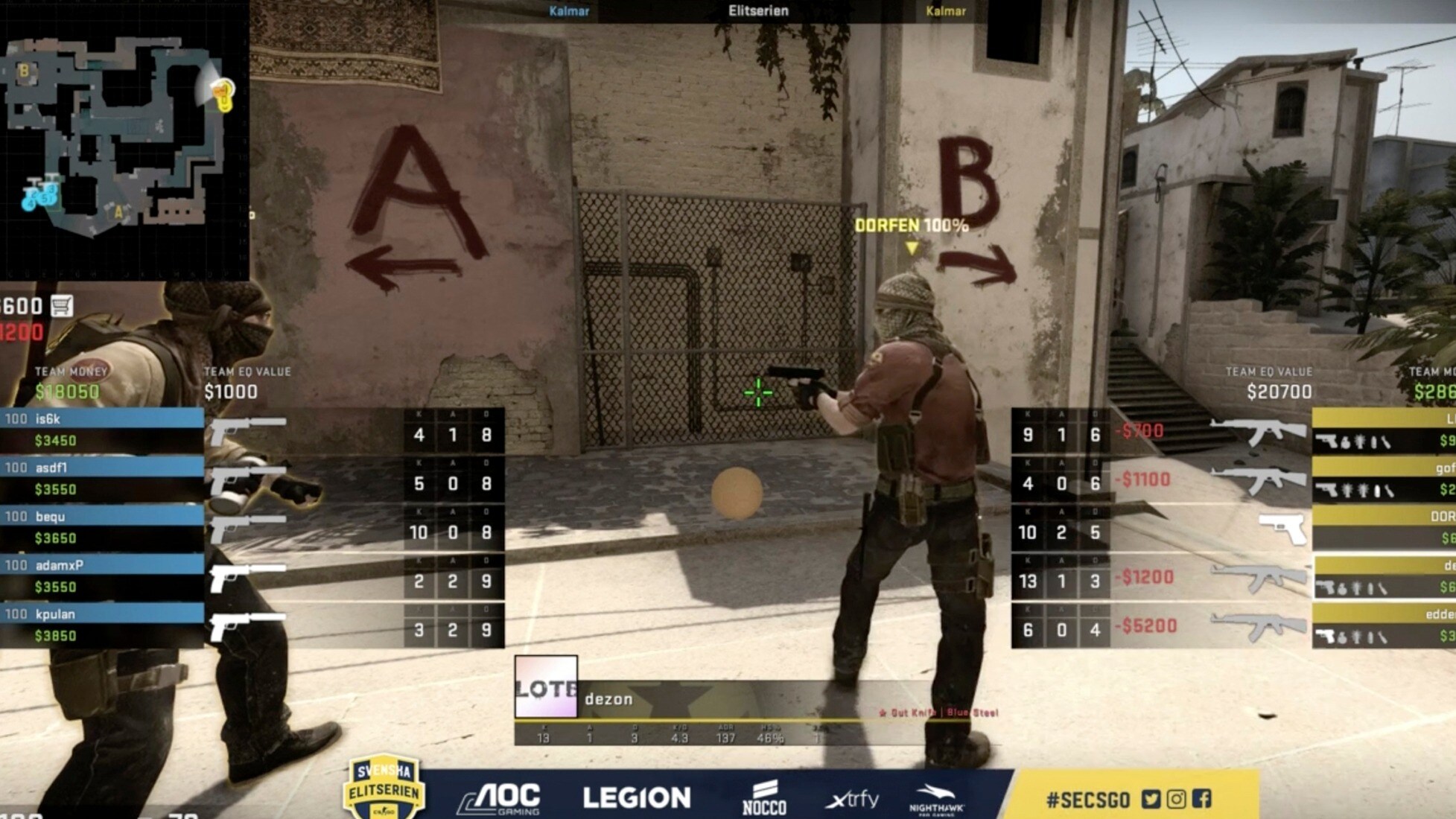Viewport: 1456px width, 819px height.
Task: Click the AK-47 icon beside the -$1200 loss amount
Action: (x=1259, y=579)
